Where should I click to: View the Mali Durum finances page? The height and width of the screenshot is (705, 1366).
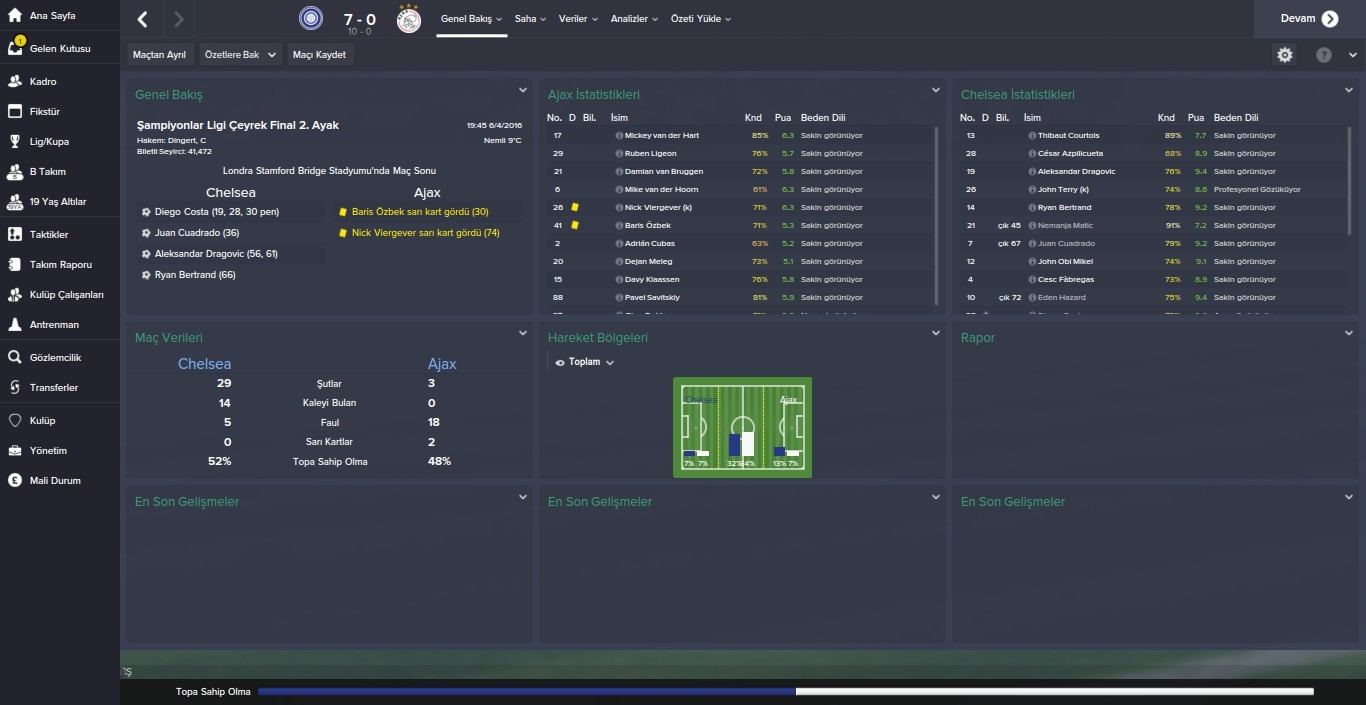tap(55, 480)
